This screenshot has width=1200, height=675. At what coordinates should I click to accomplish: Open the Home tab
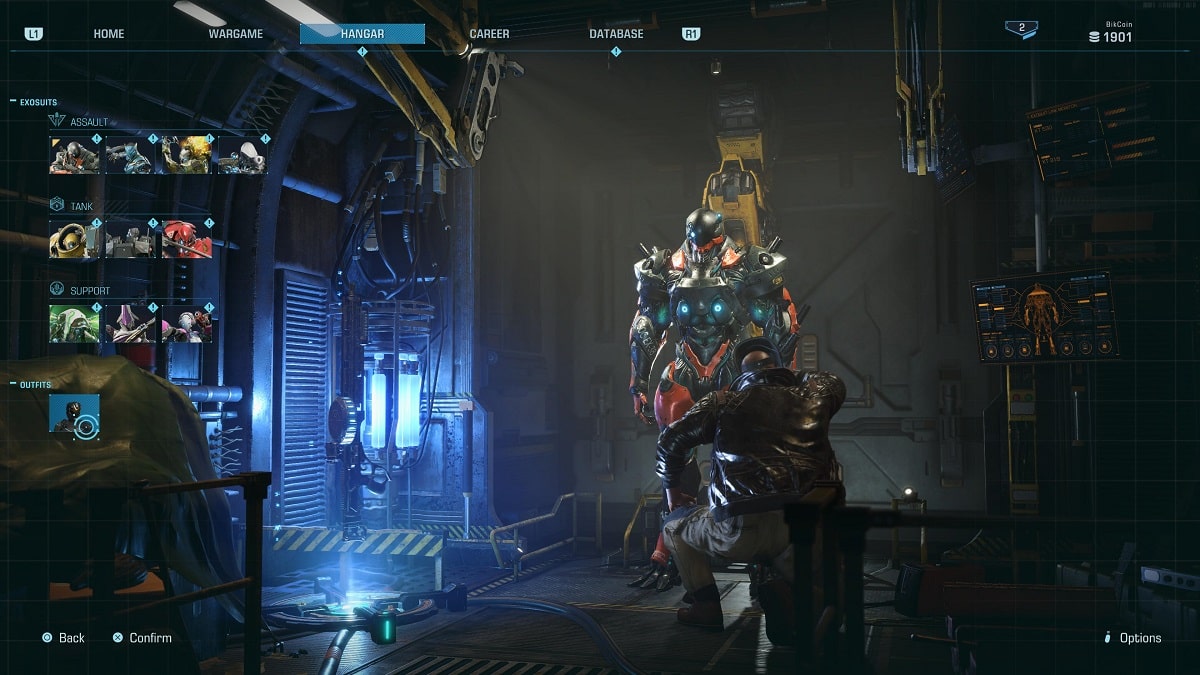[x=109, y=34]
